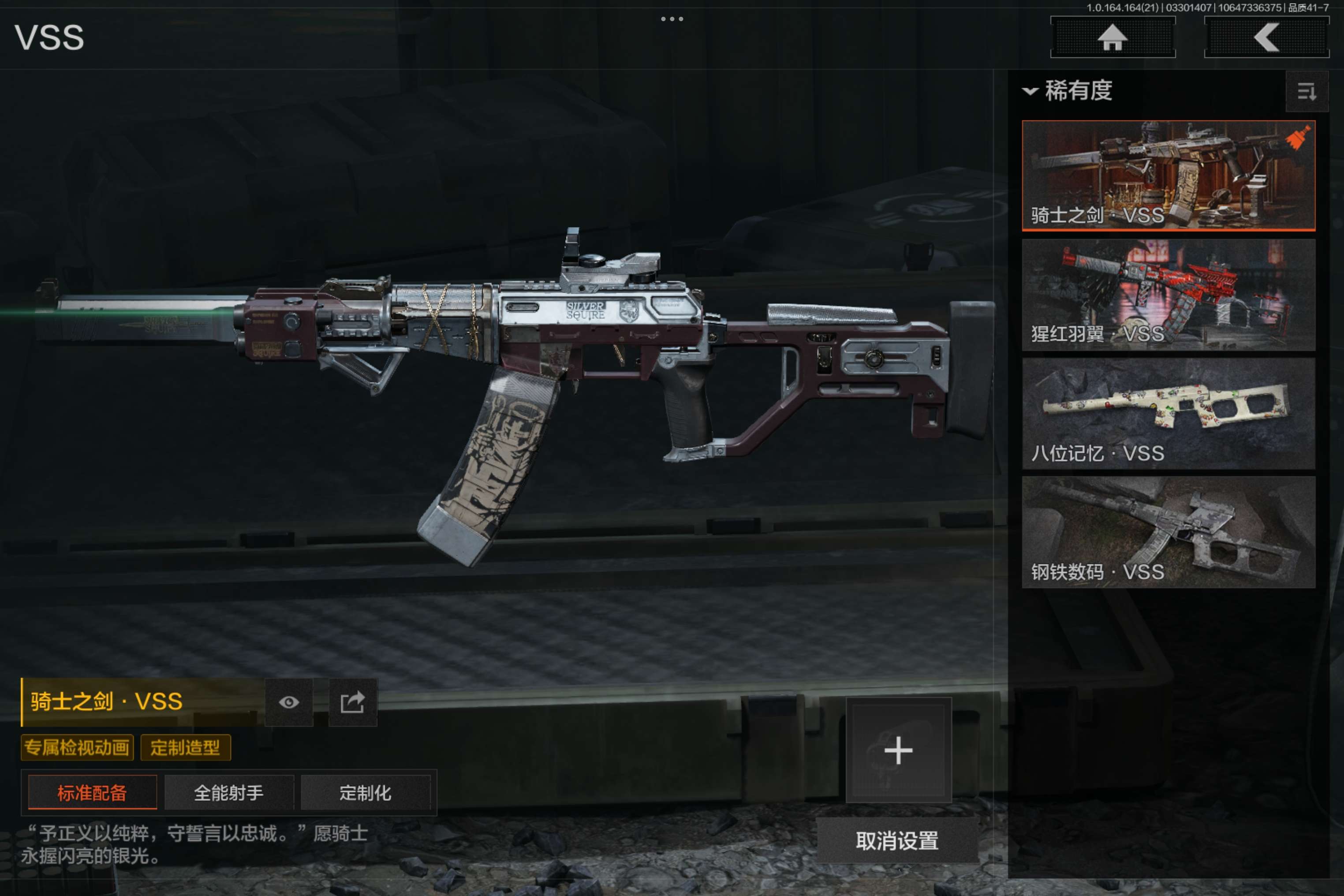The width and height of the screenshot is (1344, 896).
Task: Click the 取消设置 button
Action: pos(897,840)
